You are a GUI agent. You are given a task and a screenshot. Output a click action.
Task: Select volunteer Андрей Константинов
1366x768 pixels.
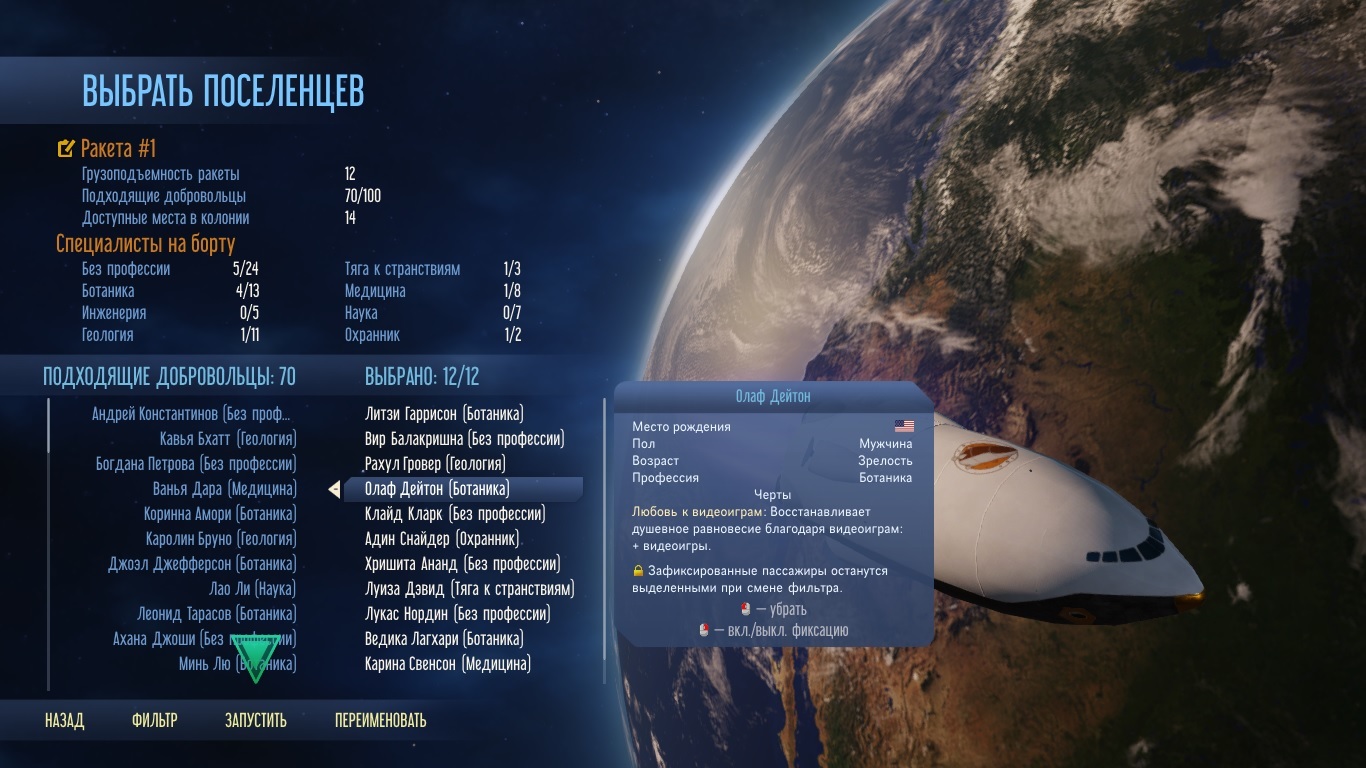pos(194,414)
